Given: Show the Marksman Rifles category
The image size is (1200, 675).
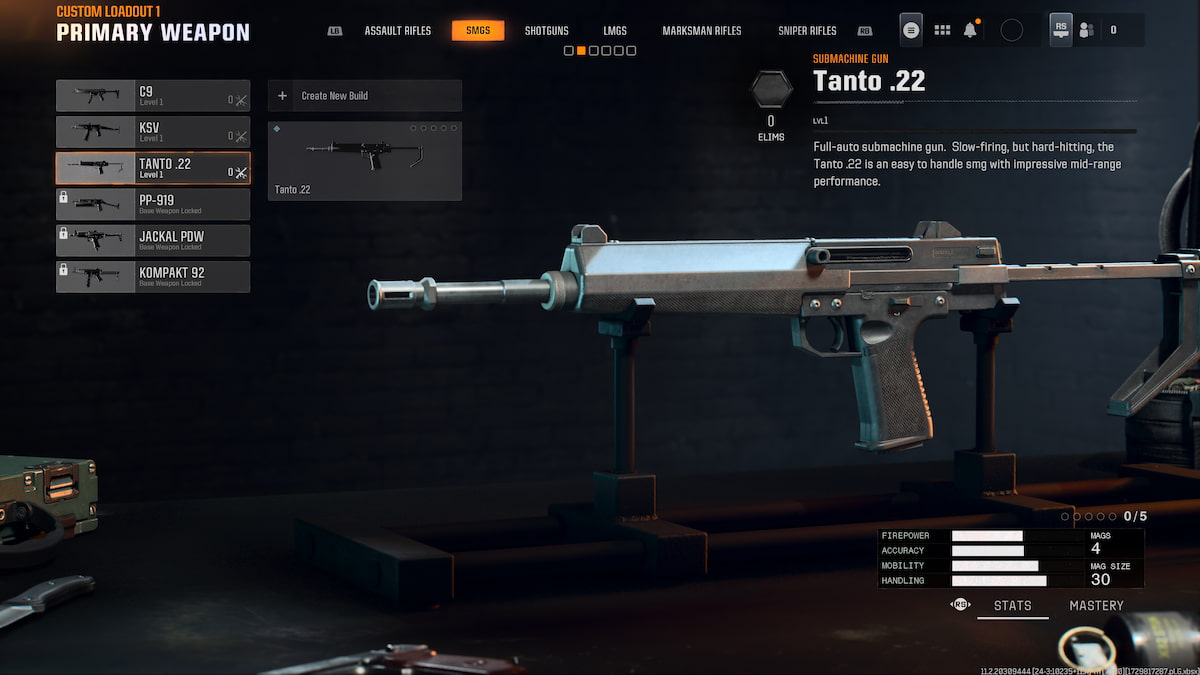Looking at the screenshot, I should [x=702, y=31].
